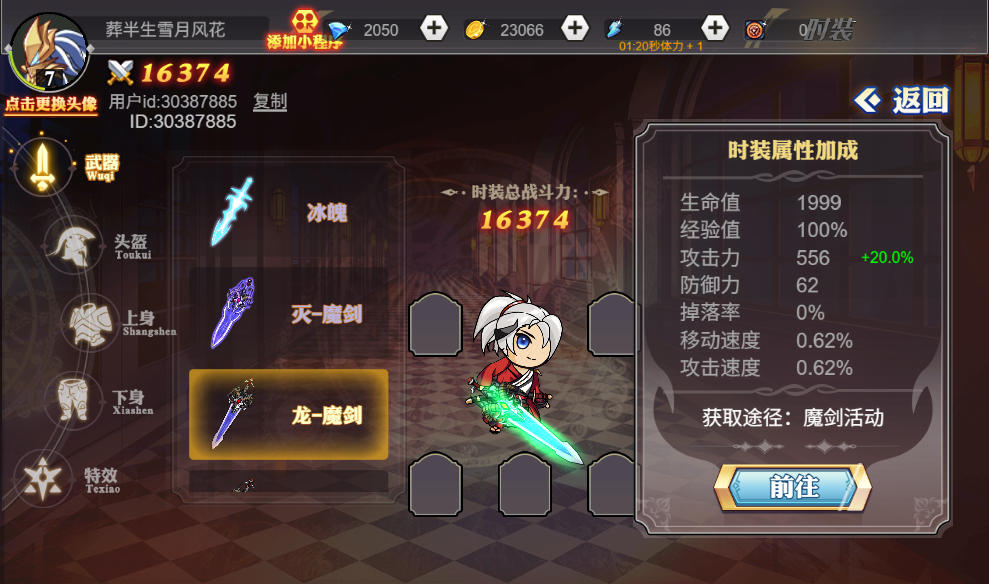Go to the sword event via 前往

[x=792, y=487]
